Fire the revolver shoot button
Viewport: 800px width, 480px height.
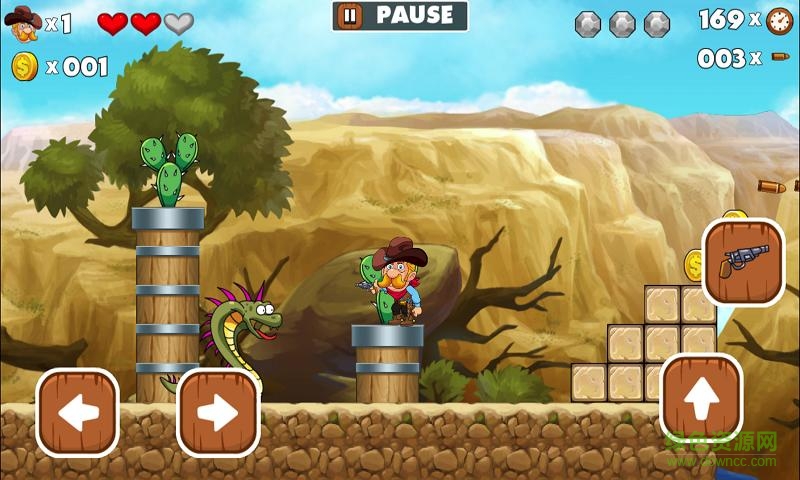pyautogui.click(x=743, y=262)
